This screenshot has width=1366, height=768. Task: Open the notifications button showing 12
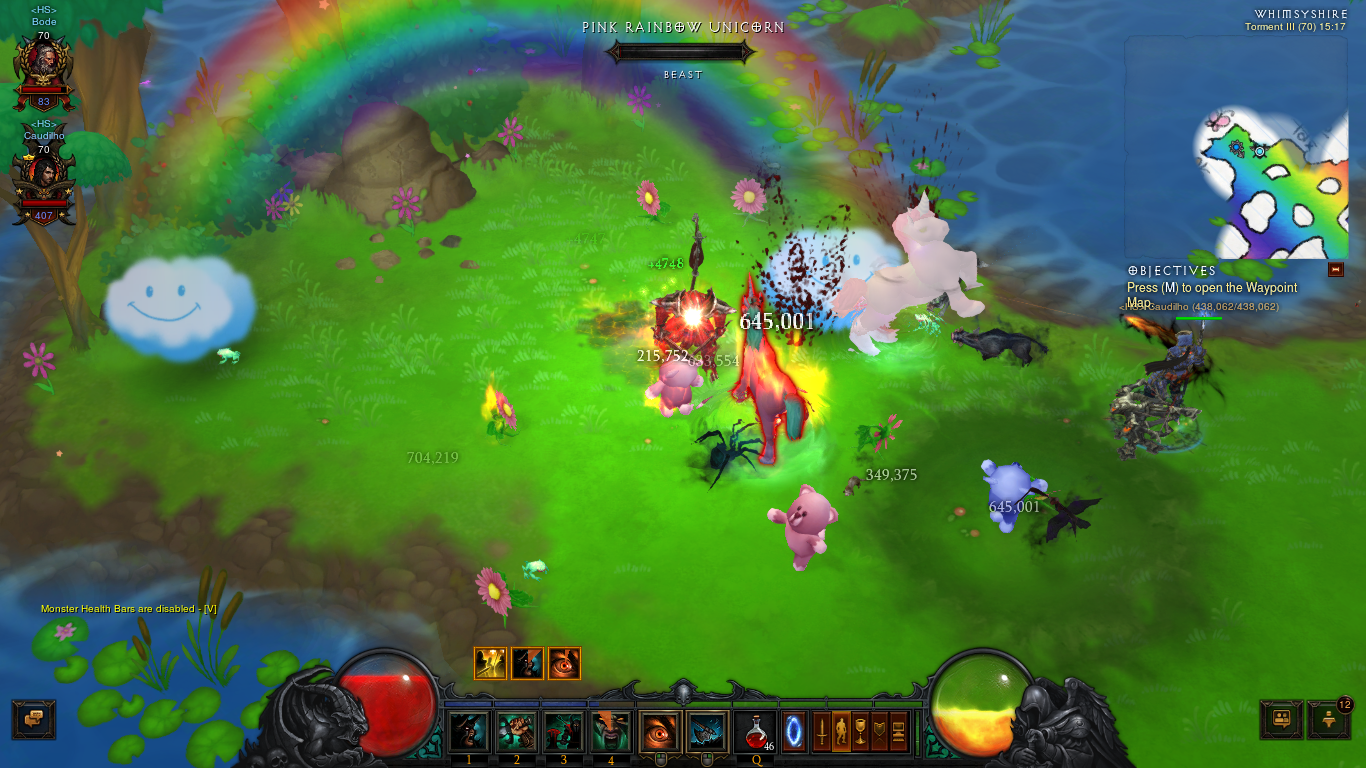click(1328, 719)
